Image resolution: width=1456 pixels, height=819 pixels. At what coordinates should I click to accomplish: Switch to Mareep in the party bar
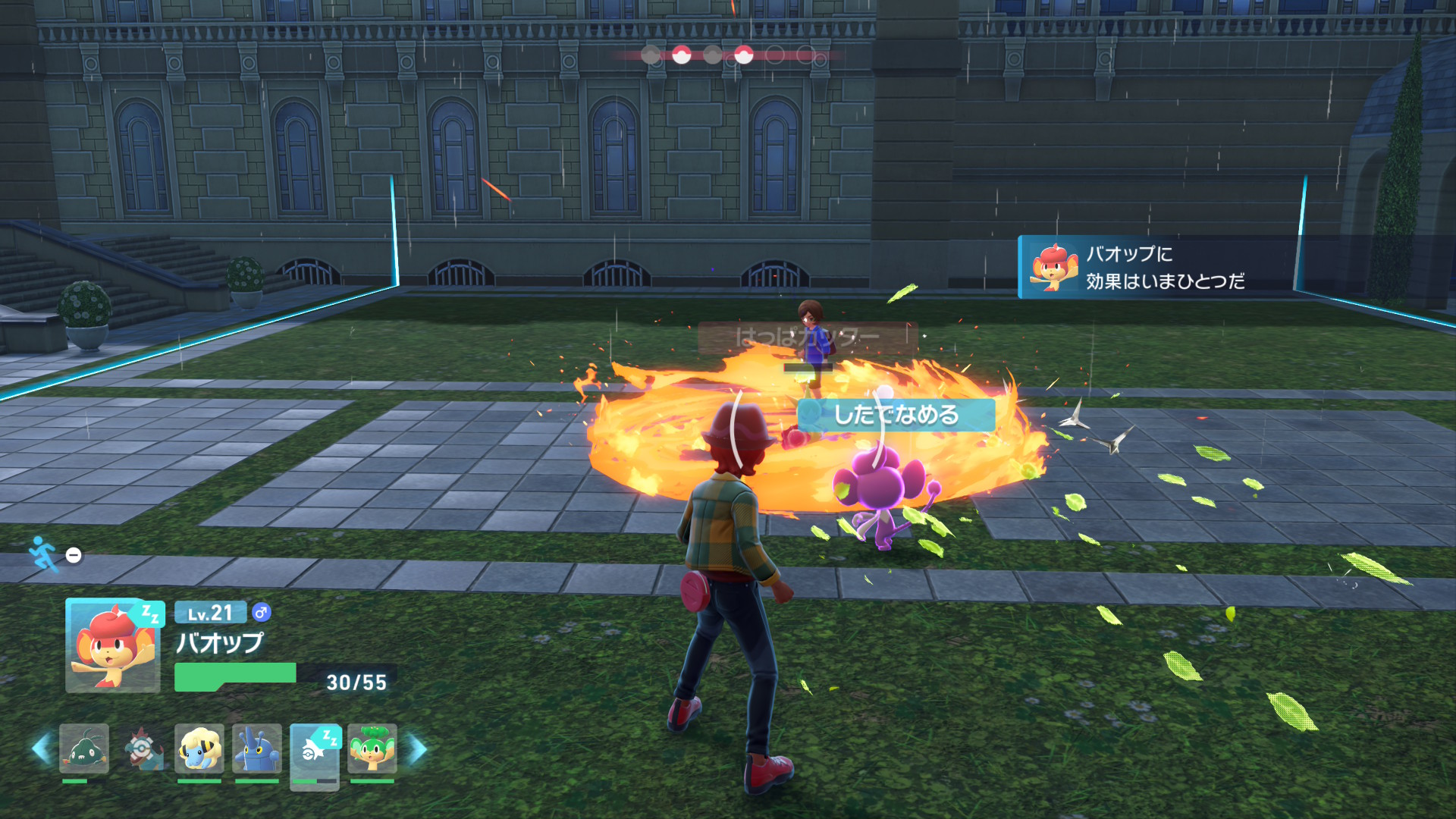[x=199, y=748]
